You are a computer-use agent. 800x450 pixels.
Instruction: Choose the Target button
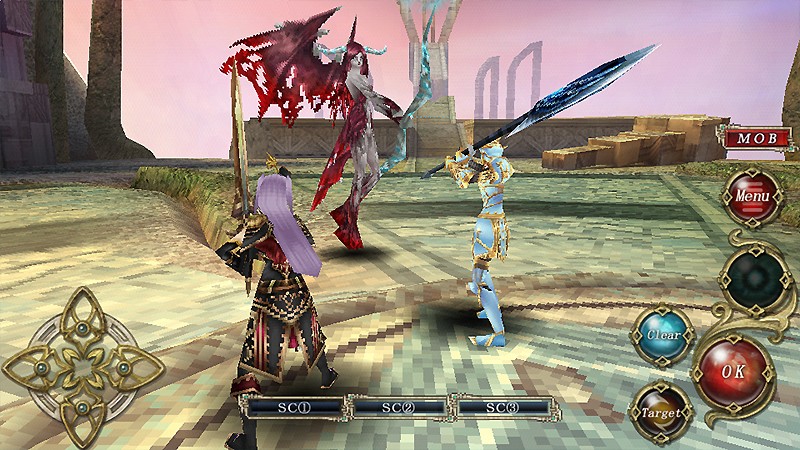click(658, 410)
